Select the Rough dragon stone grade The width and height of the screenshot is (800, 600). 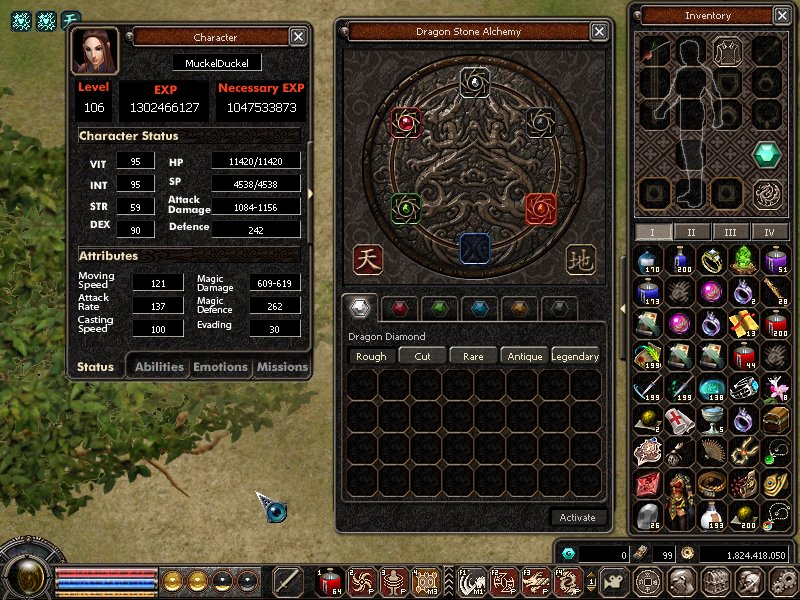371,356
